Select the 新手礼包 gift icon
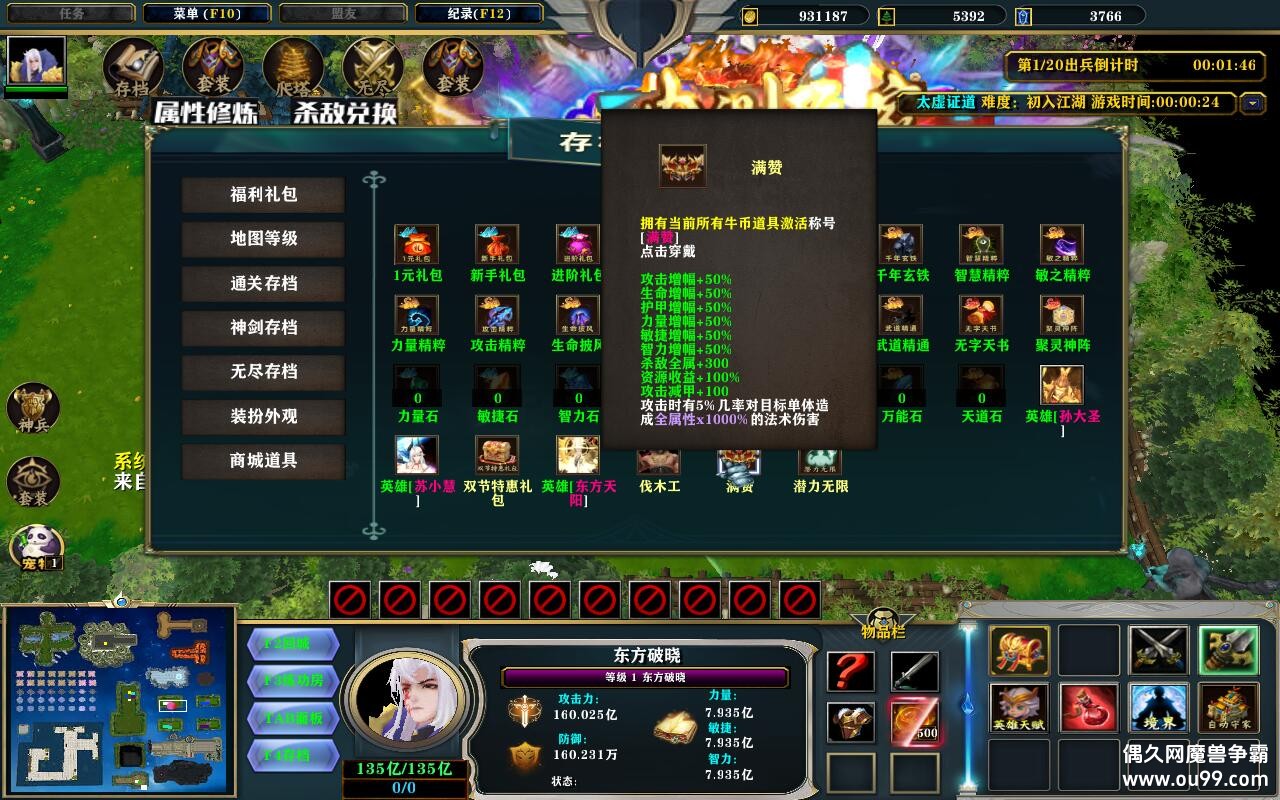 point(497,245)
